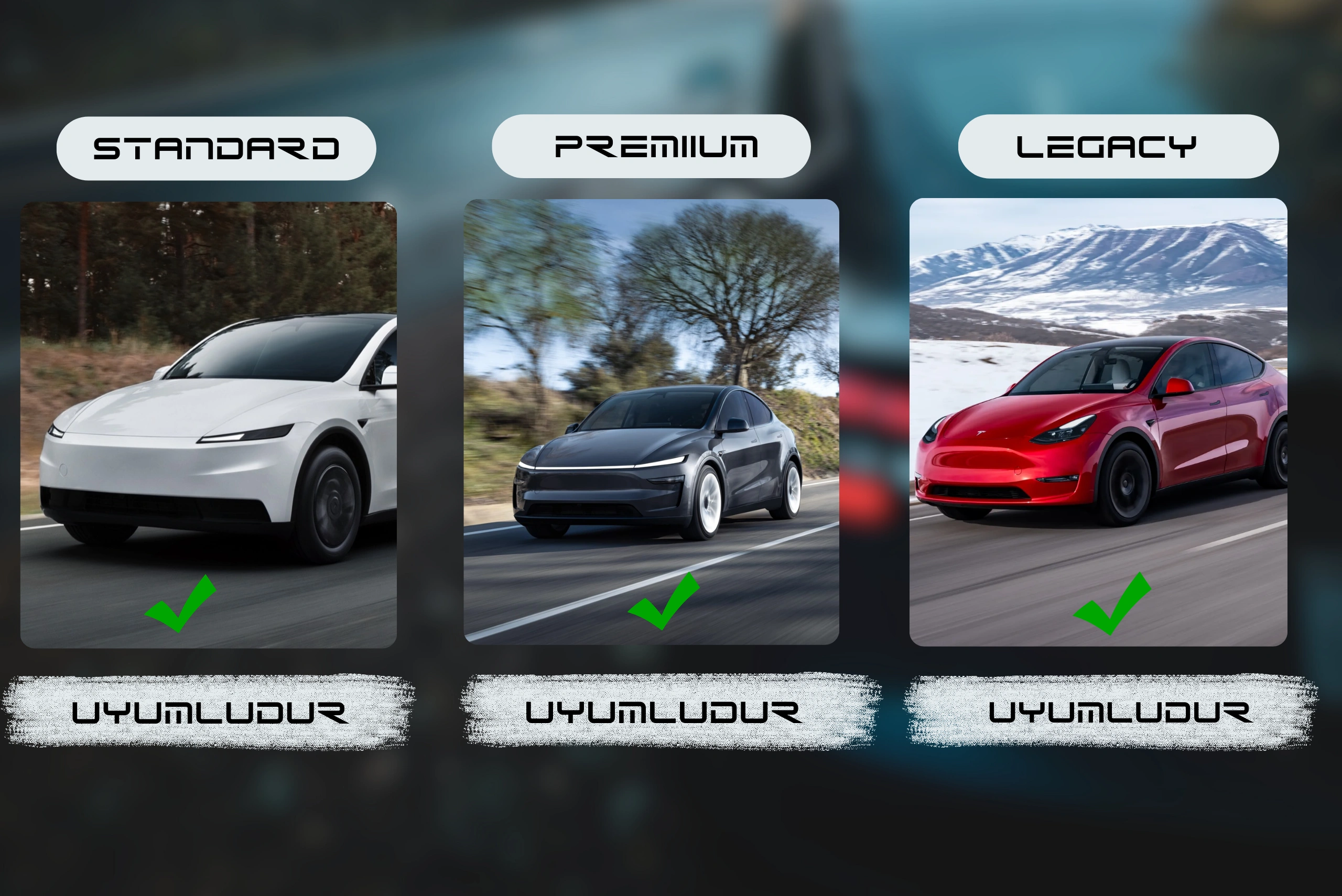This screenshot has width=1342, height=896.
Task: Select the dark gray car thumbnail
Action: (x=651, y=422)
